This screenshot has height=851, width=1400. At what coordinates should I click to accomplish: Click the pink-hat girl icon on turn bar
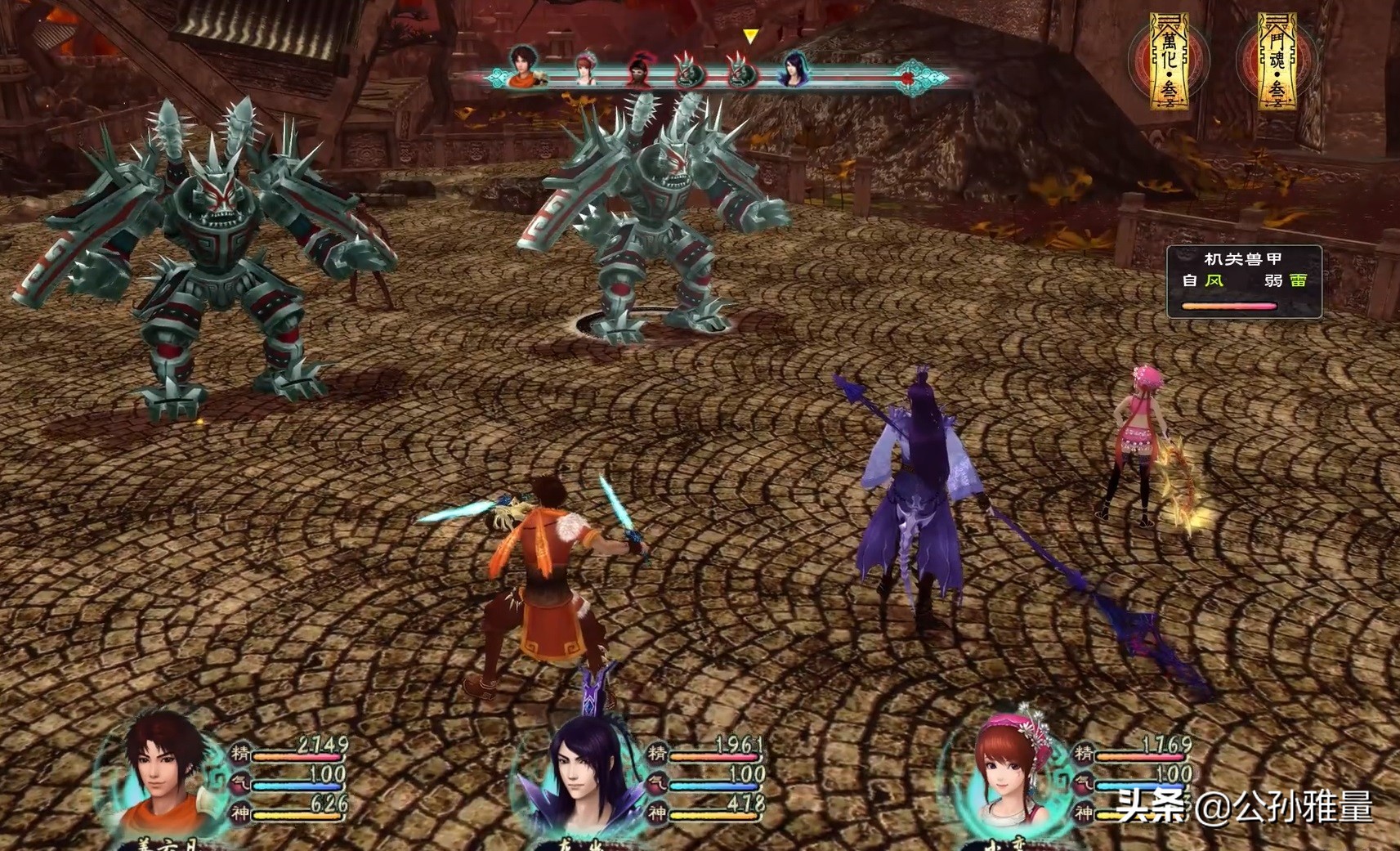tap(584, 69)
